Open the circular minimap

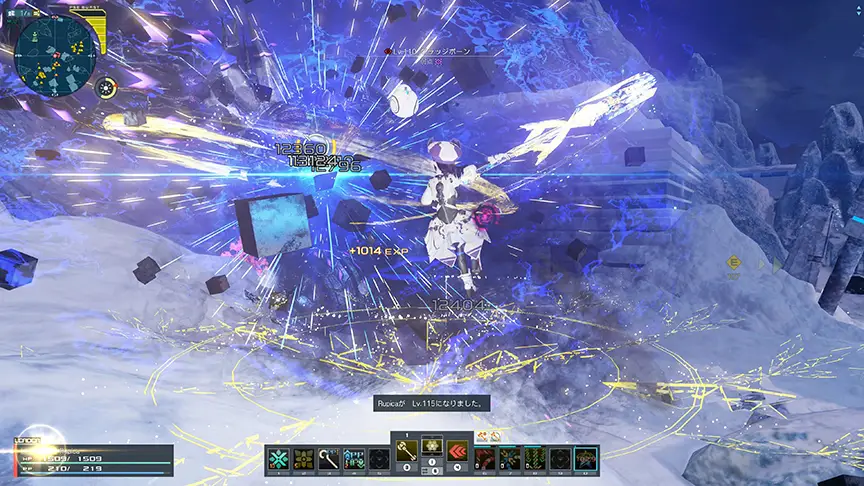coord(56,52)
